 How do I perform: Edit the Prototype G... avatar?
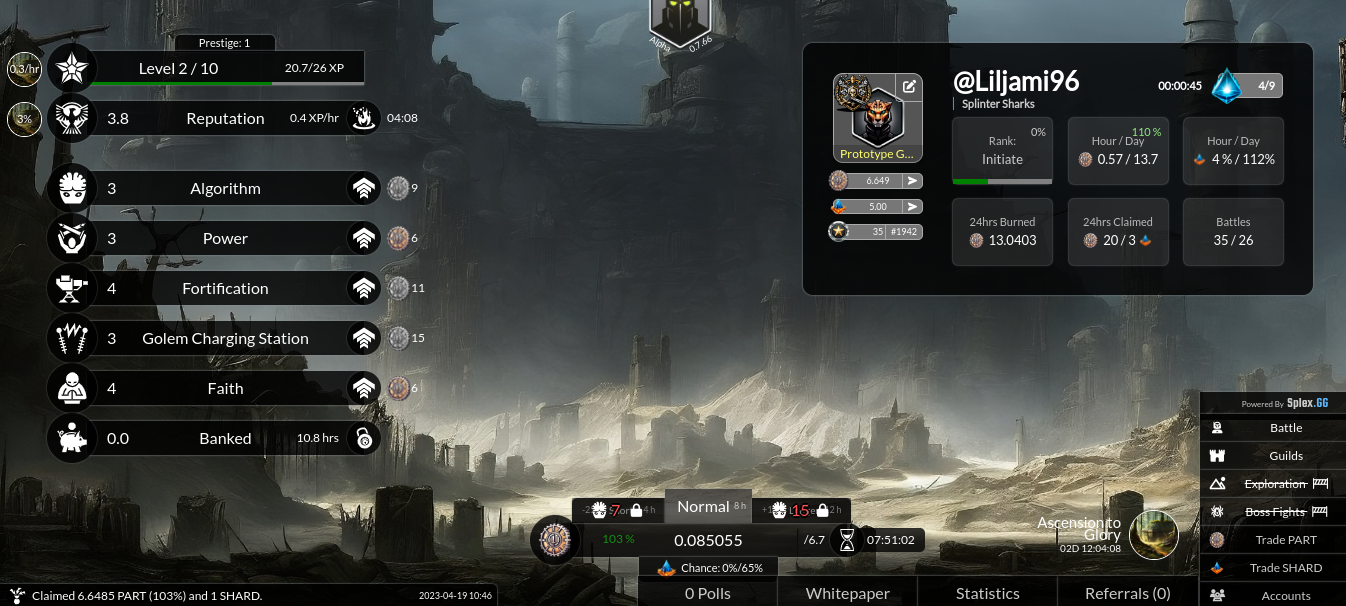click(909, 86)
